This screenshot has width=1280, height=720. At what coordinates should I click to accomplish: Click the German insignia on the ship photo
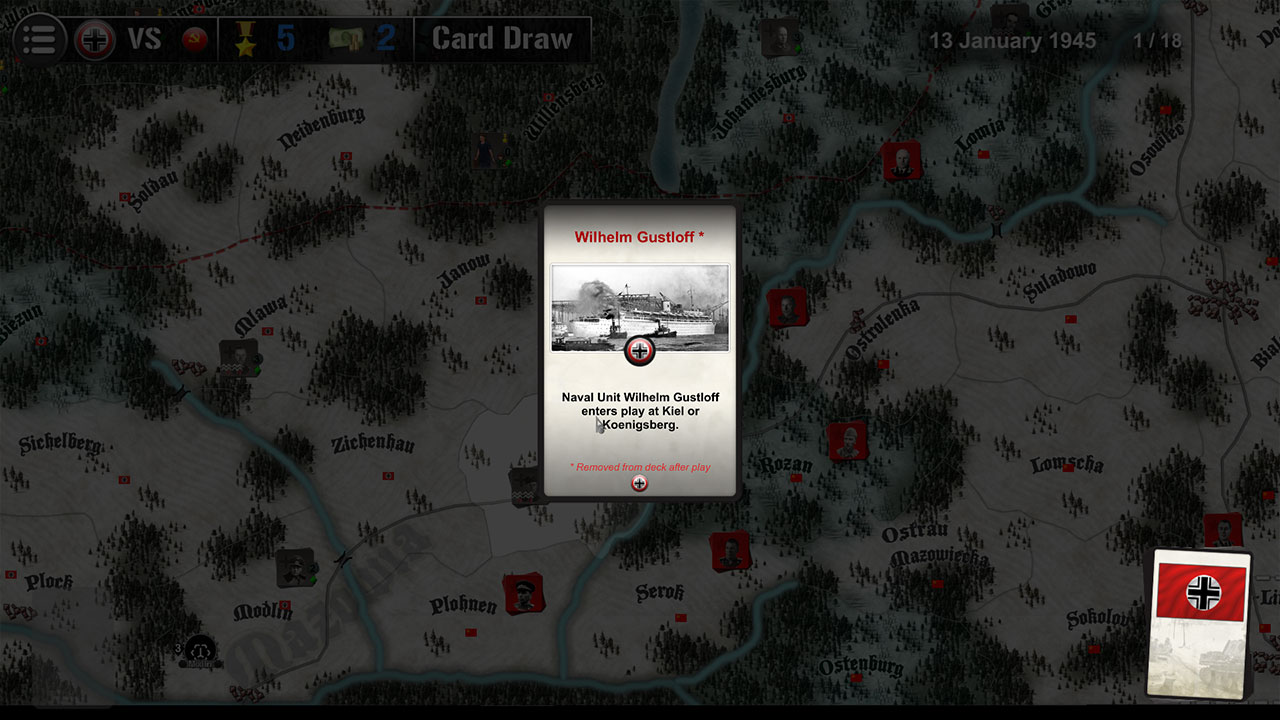pyautogui.click(x=639, y=350)
